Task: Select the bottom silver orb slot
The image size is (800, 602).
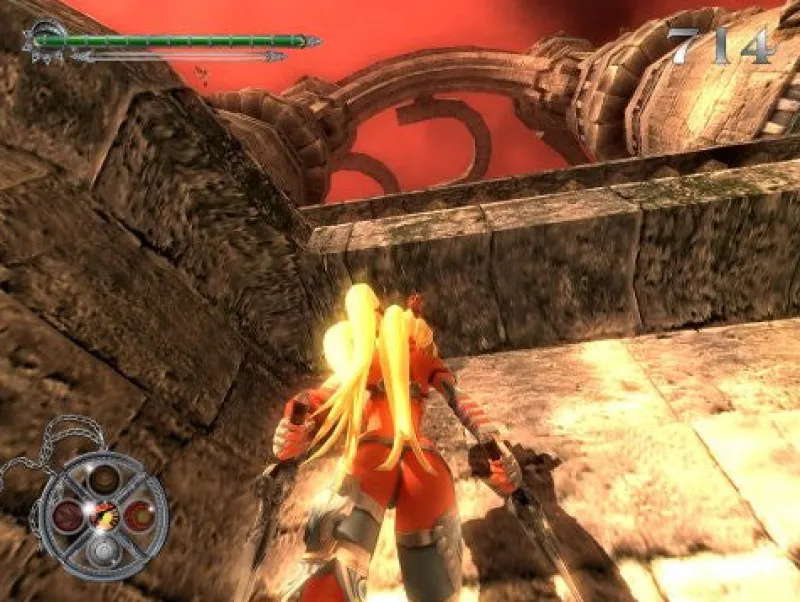Action: pos(102,551)
